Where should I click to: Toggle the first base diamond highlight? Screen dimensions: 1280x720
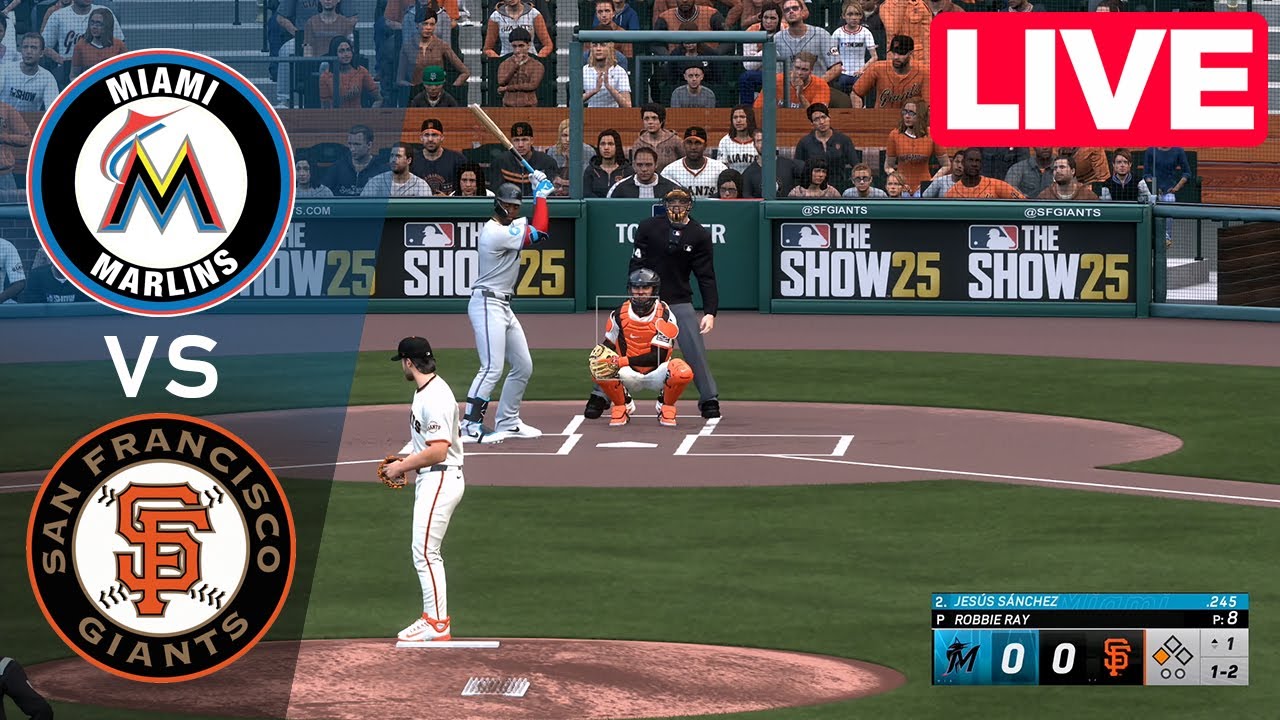[x=1161, y=656]
